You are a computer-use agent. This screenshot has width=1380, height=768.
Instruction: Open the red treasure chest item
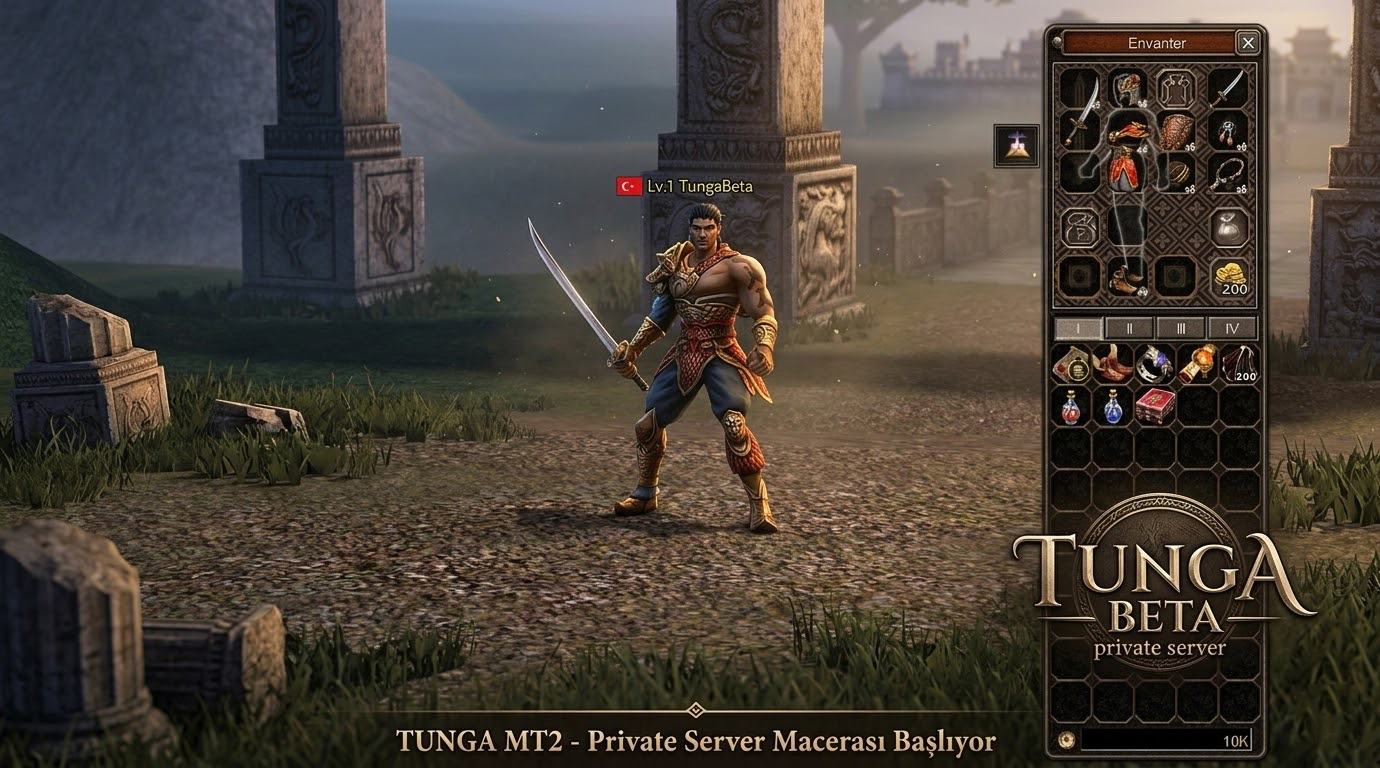tap(1154, 406)
